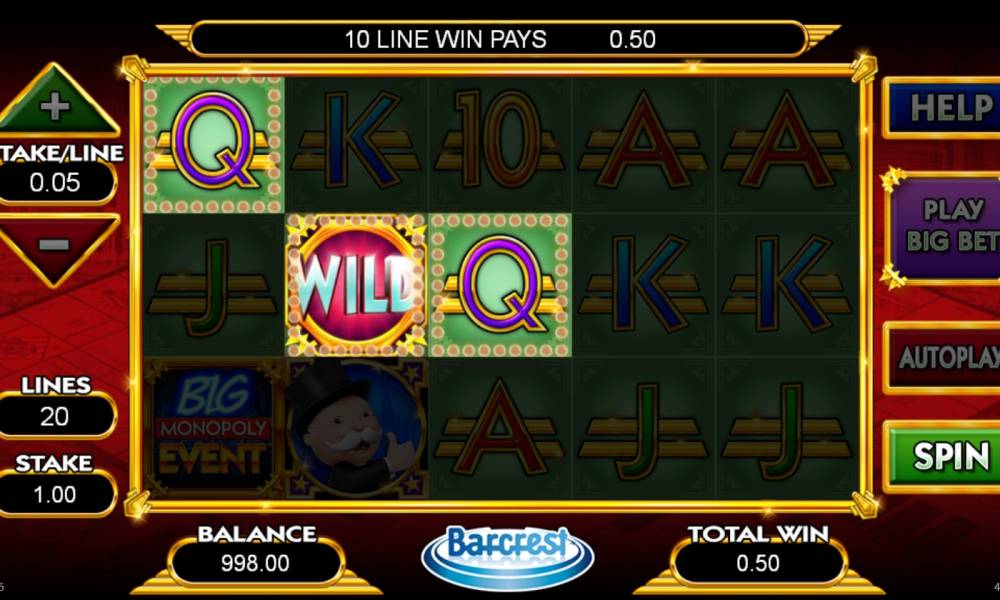This screenshot has height=600, width=1000.
Task: Increase stake per line with plus arrow
Action: [x=56, y=105]
